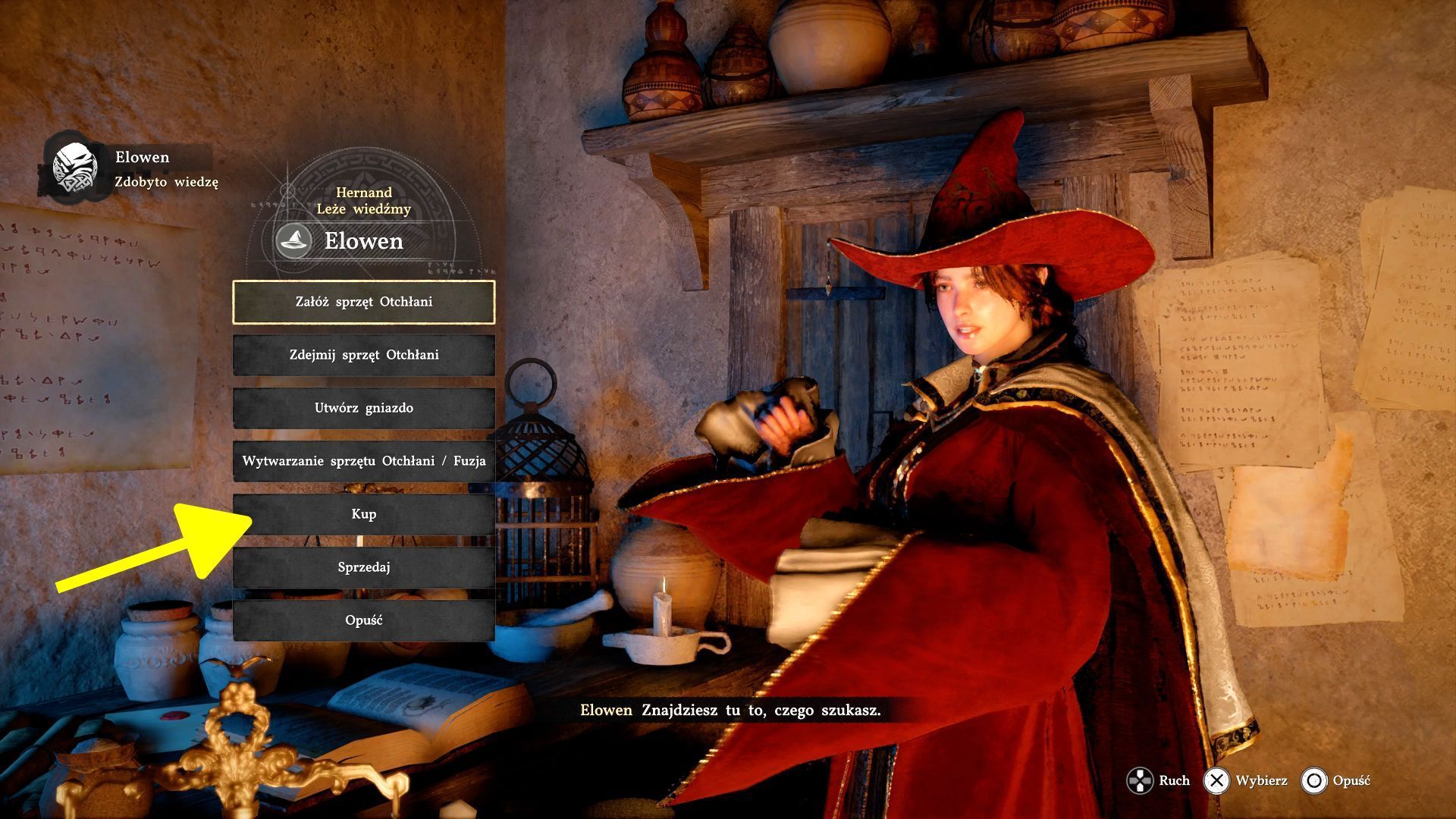Image resolution: width=1456 pixels, height=819 pixels.
Task: Open the Utwórz gniazdo menu
Action: tap(364, 408)
